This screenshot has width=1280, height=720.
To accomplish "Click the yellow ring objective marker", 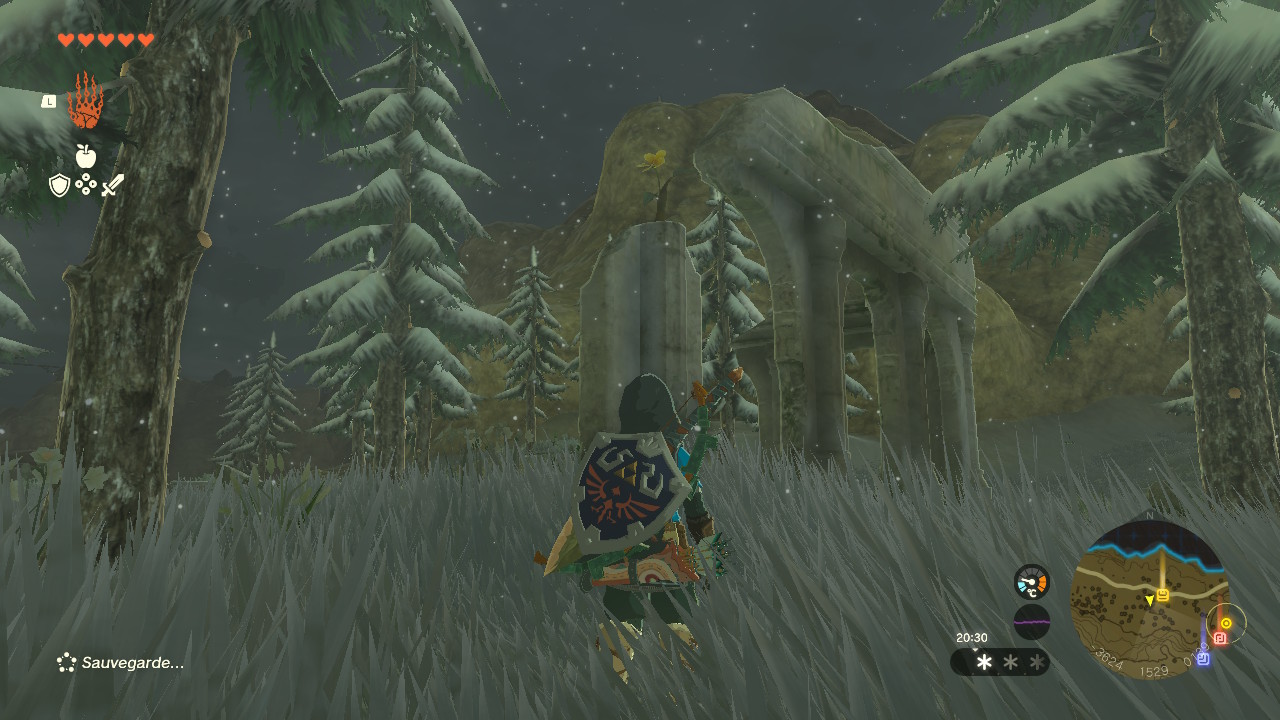I will click(1226, 623).
